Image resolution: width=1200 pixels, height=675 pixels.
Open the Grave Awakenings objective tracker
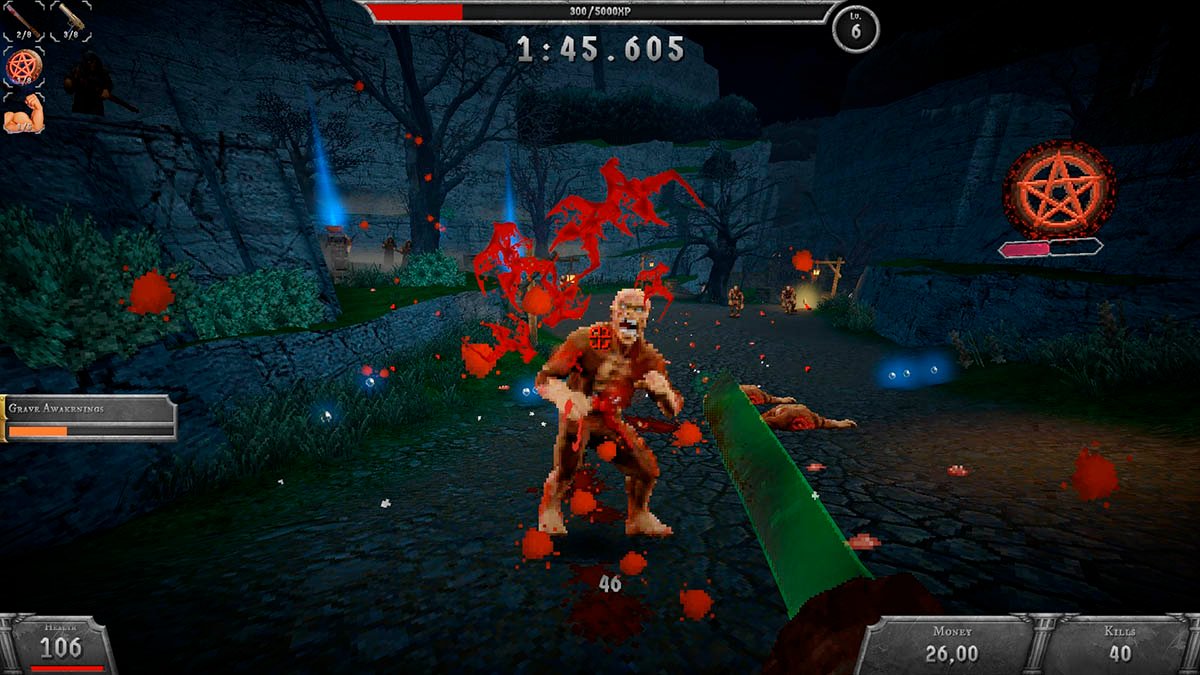pos(89,417)
